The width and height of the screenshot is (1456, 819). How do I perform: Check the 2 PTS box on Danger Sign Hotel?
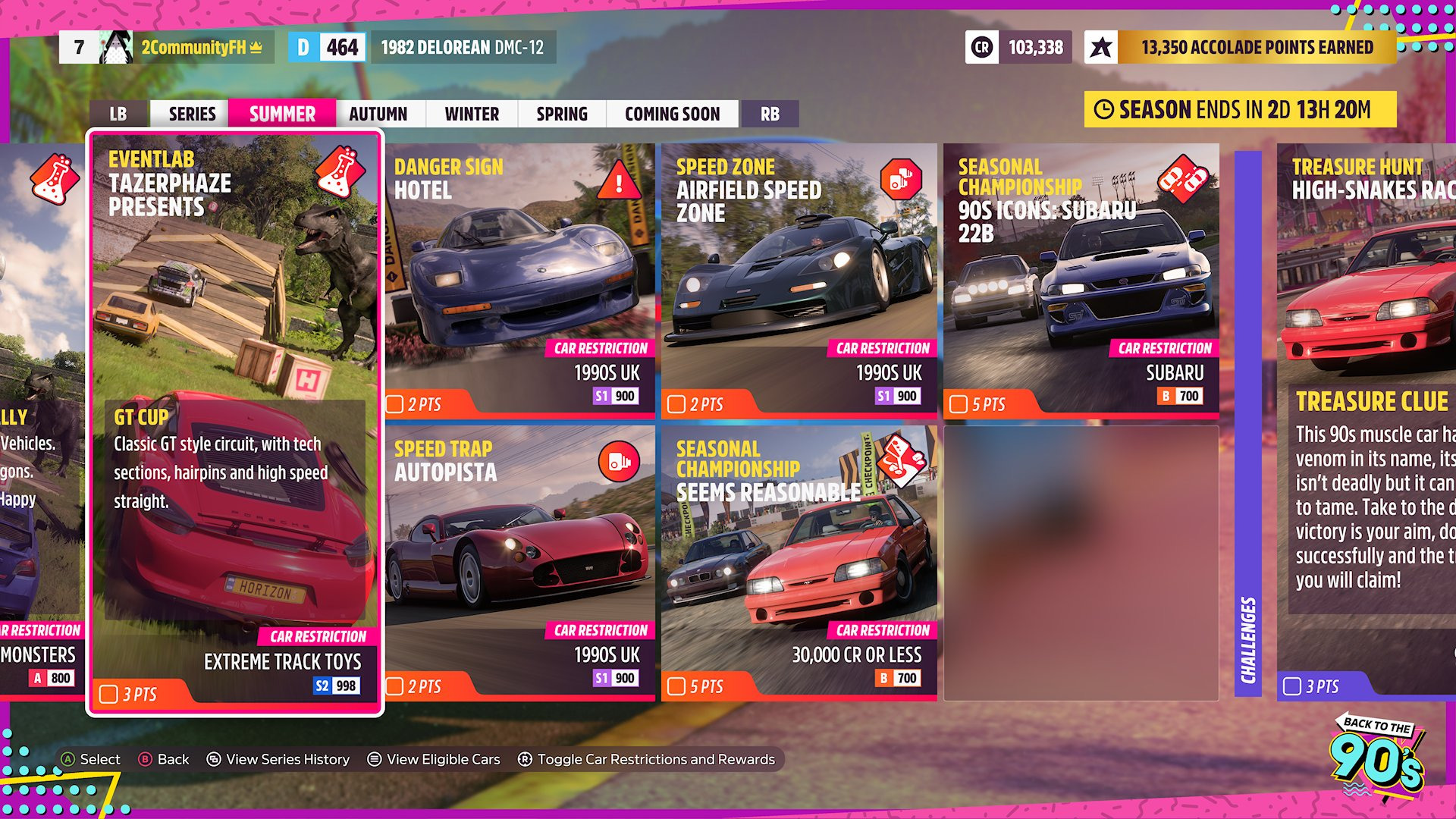394,403
